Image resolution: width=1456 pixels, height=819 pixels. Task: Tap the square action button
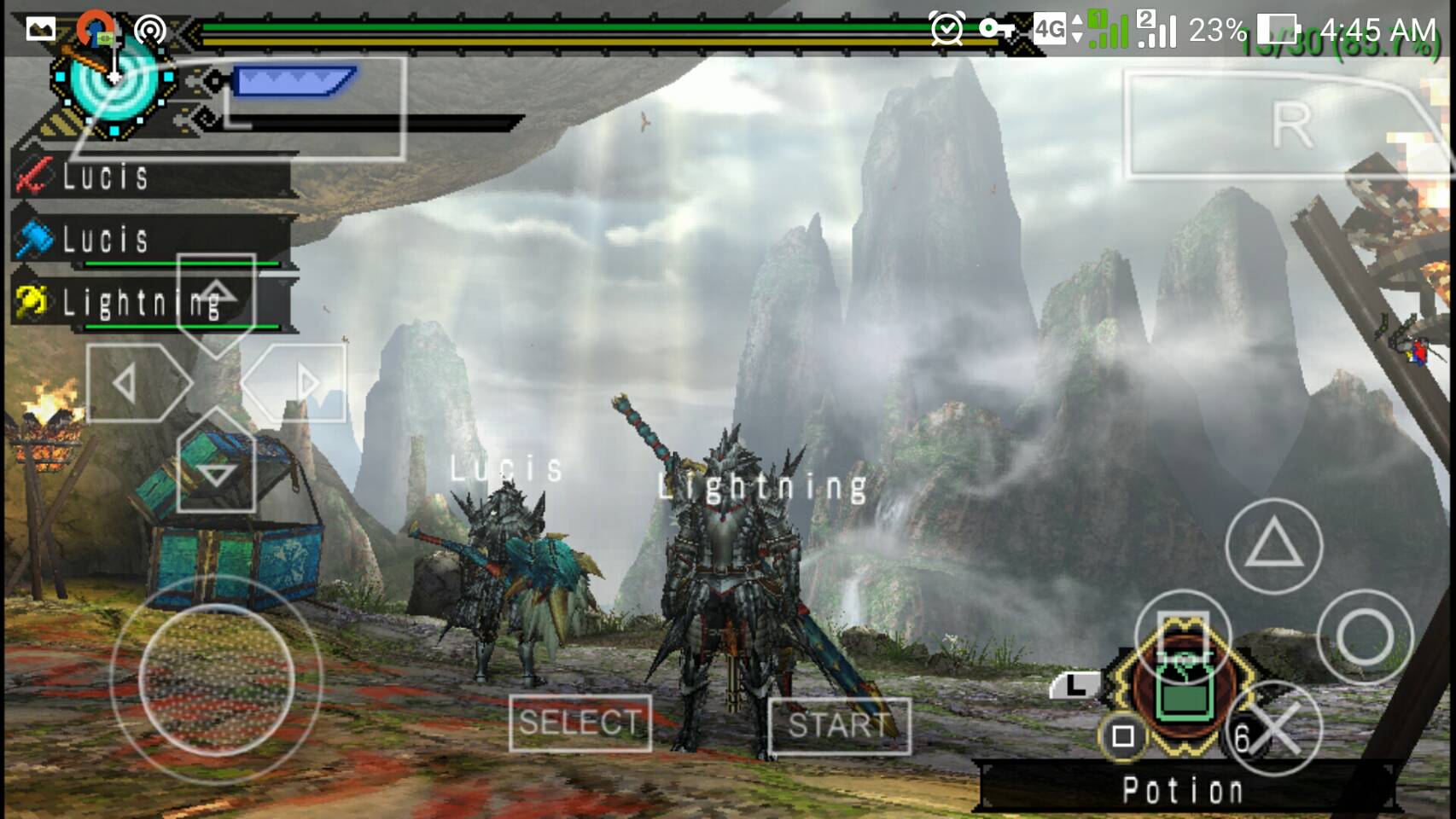coord(1183,636)
